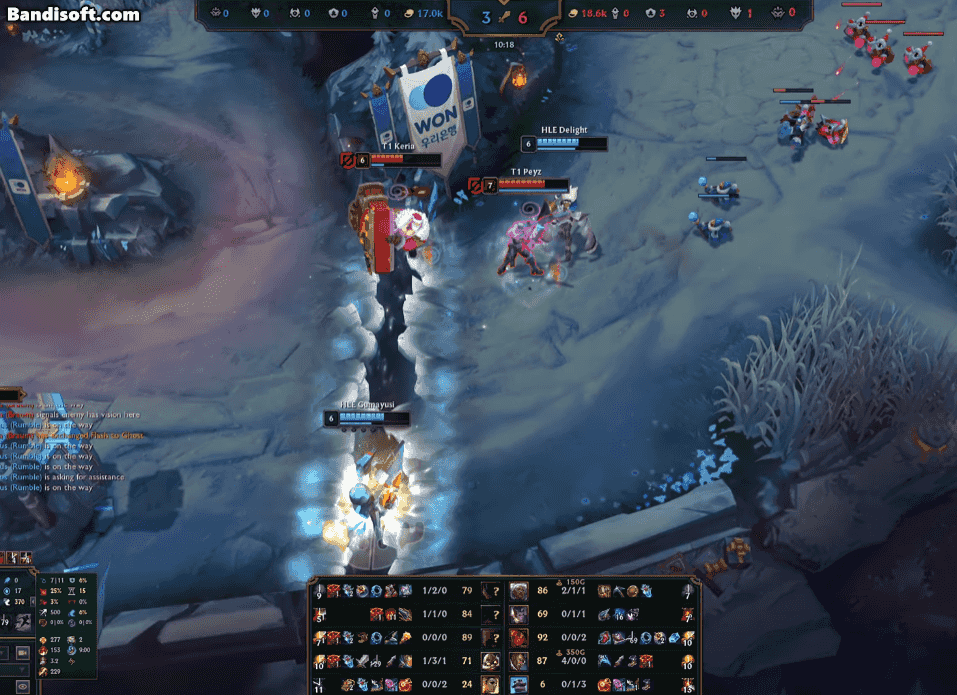
Task: Select the red-team champion portrait with 69 CS
Action: pos(519,614)
